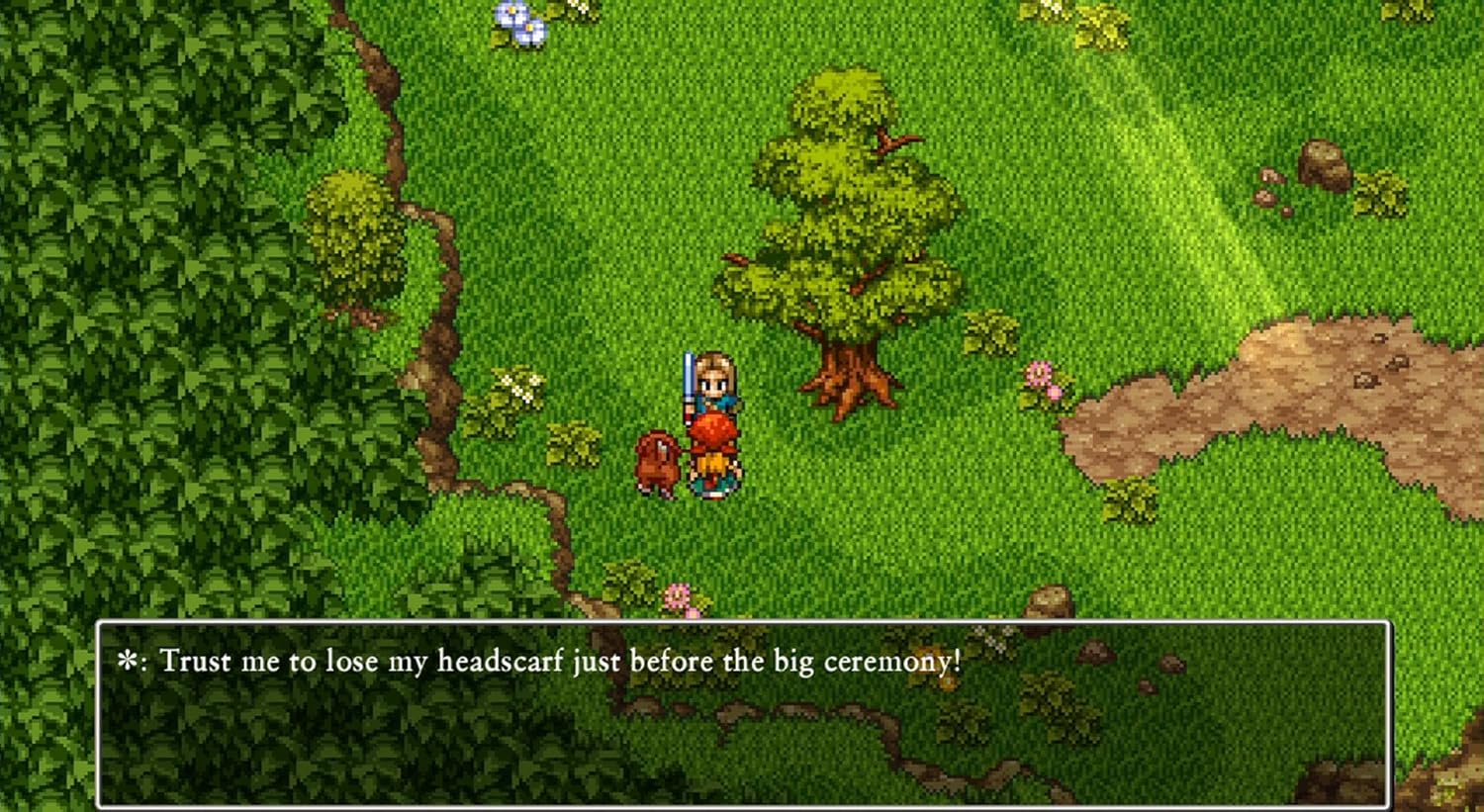1484x812 pixels.
Task: Click the asterisk speaker symbol in dialogue
Action: [x=129, y=661]
